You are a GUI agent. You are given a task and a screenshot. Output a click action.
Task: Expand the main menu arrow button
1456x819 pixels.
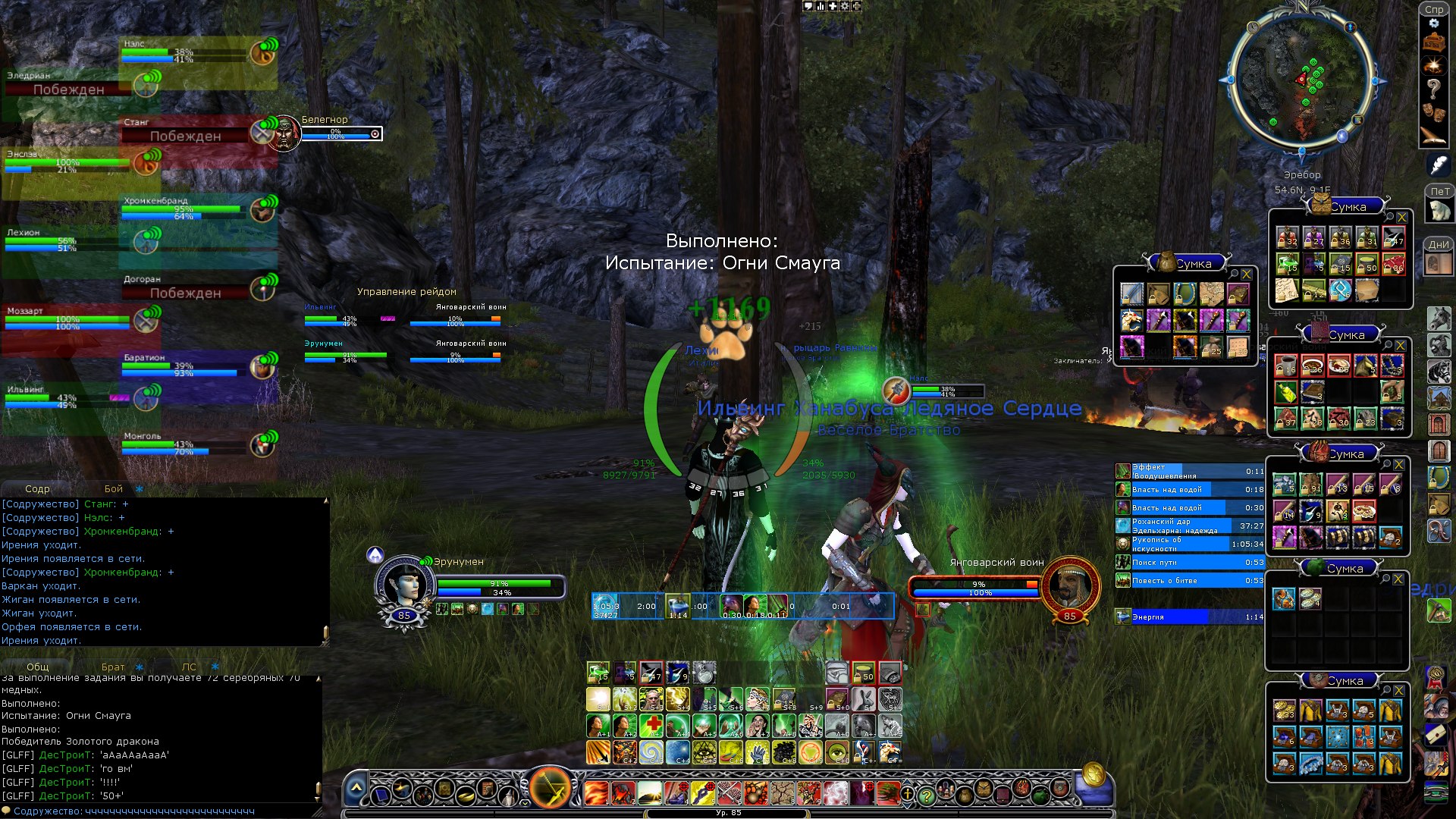[356, 789]
